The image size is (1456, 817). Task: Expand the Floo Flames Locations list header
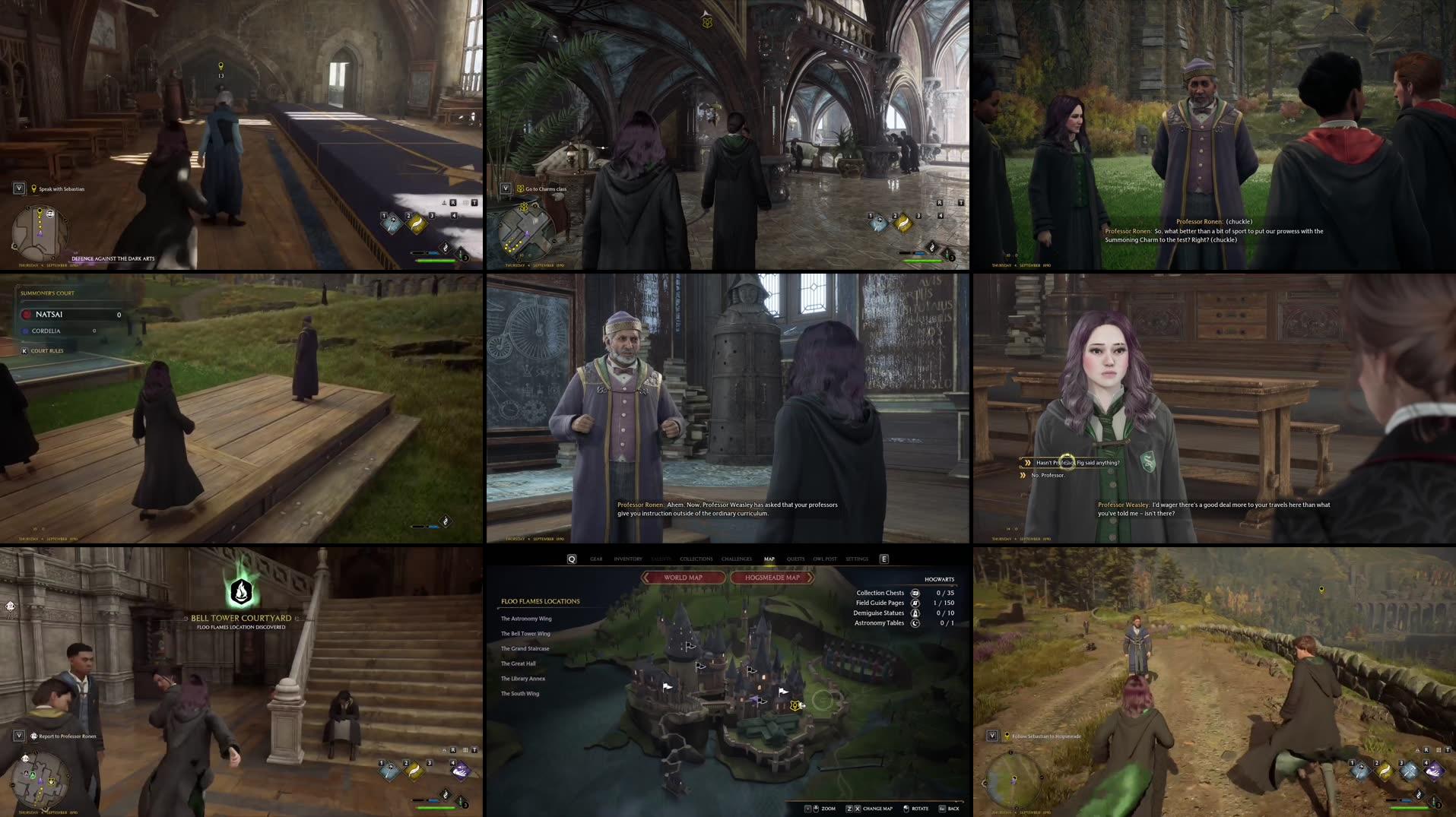coord(539,601)
